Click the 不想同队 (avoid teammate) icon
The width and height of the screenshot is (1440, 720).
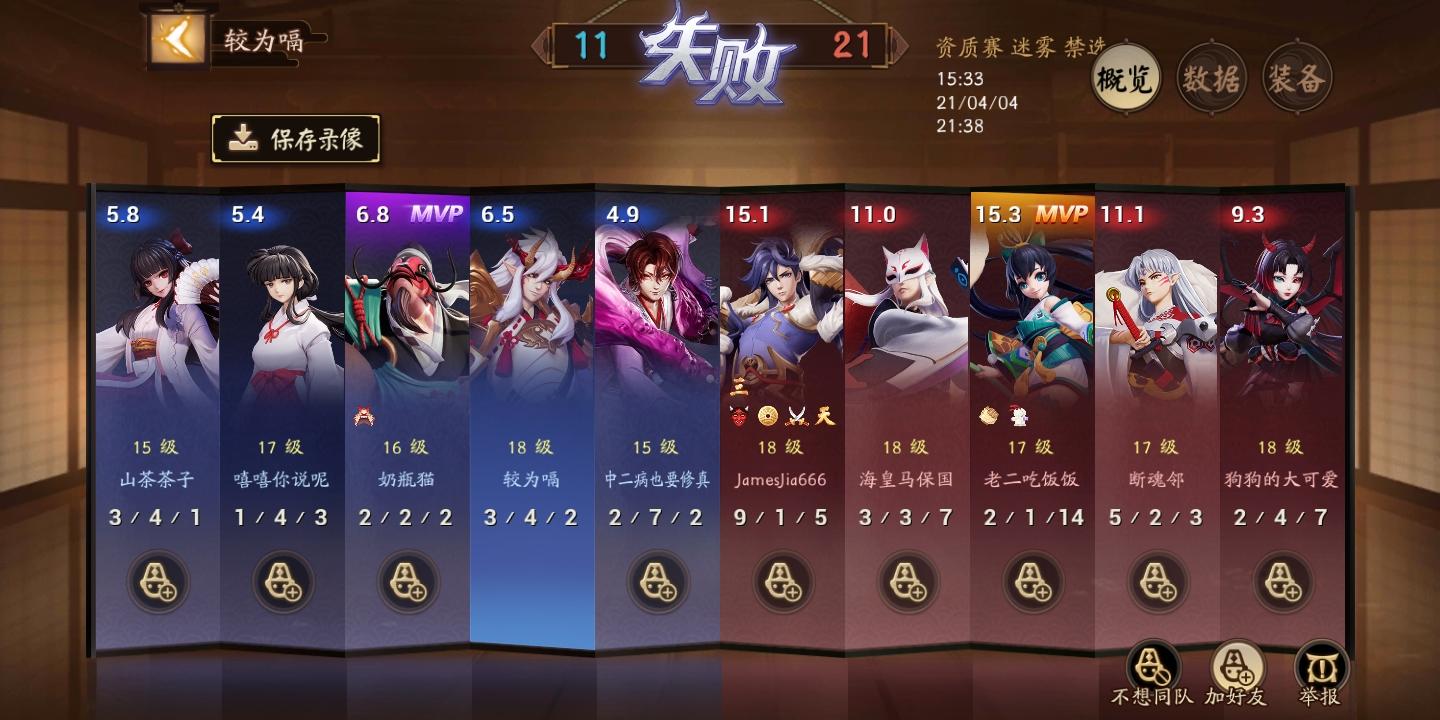pos(1150,663)
